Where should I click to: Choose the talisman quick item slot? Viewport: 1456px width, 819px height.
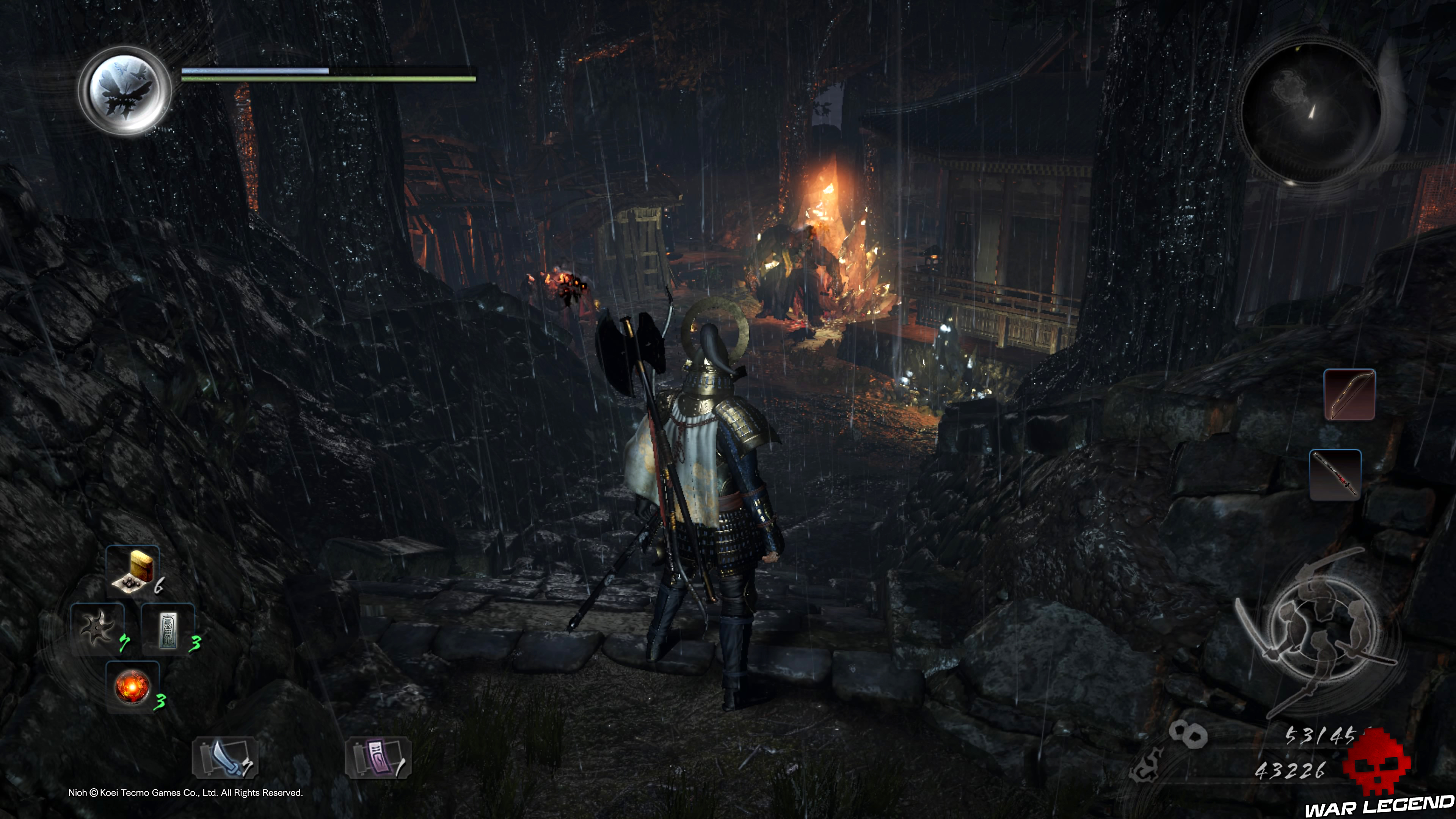point(168,629)
